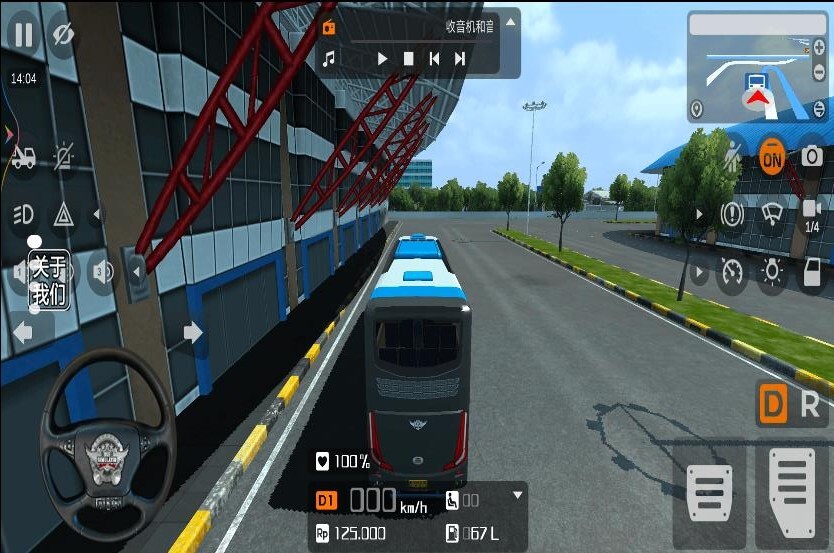The height and width of the screenshot is (553, 834).
Task: Collapse the radio player panel
Action: click(511, 22)
